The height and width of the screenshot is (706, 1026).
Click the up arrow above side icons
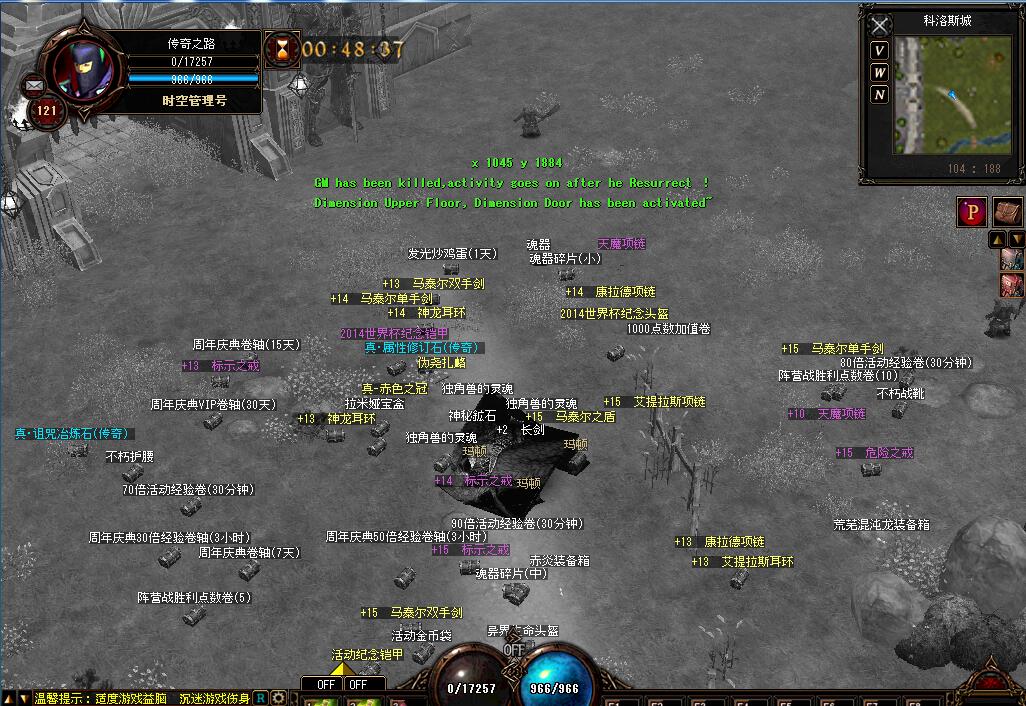click(x=997, y=240)
